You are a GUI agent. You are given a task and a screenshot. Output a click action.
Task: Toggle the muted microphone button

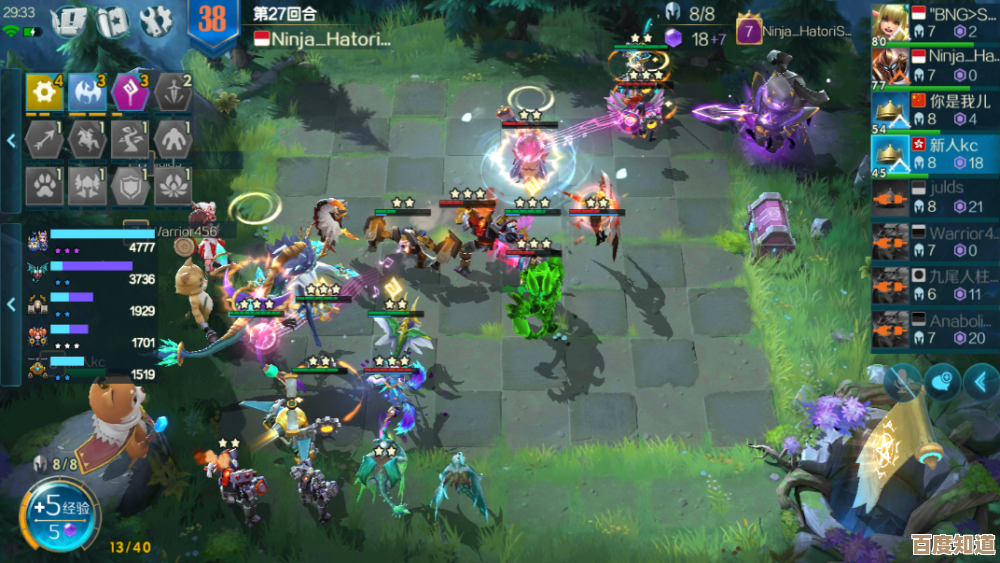901,382
